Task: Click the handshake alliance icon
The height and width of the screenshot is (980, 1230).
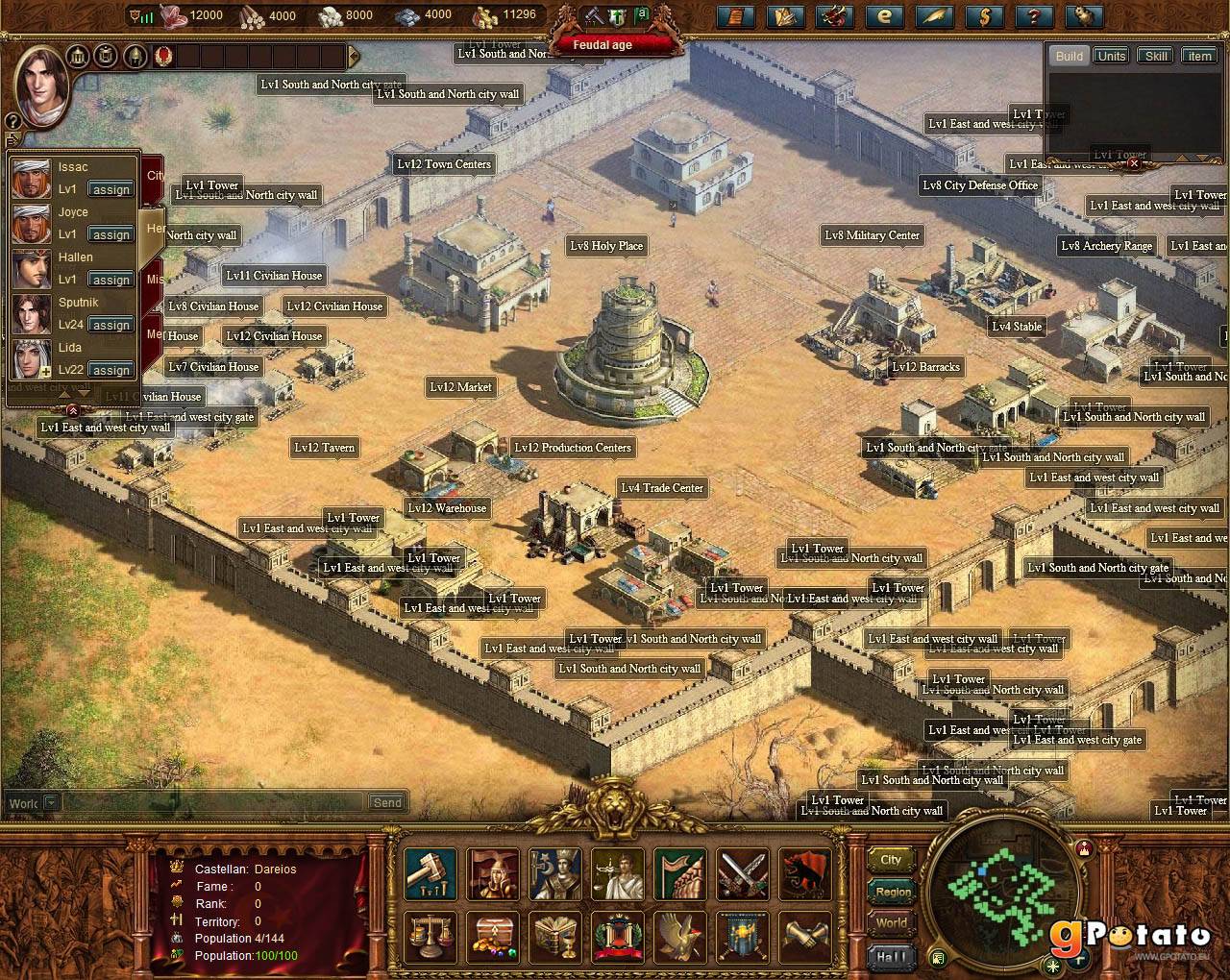Action: (805, 937)
